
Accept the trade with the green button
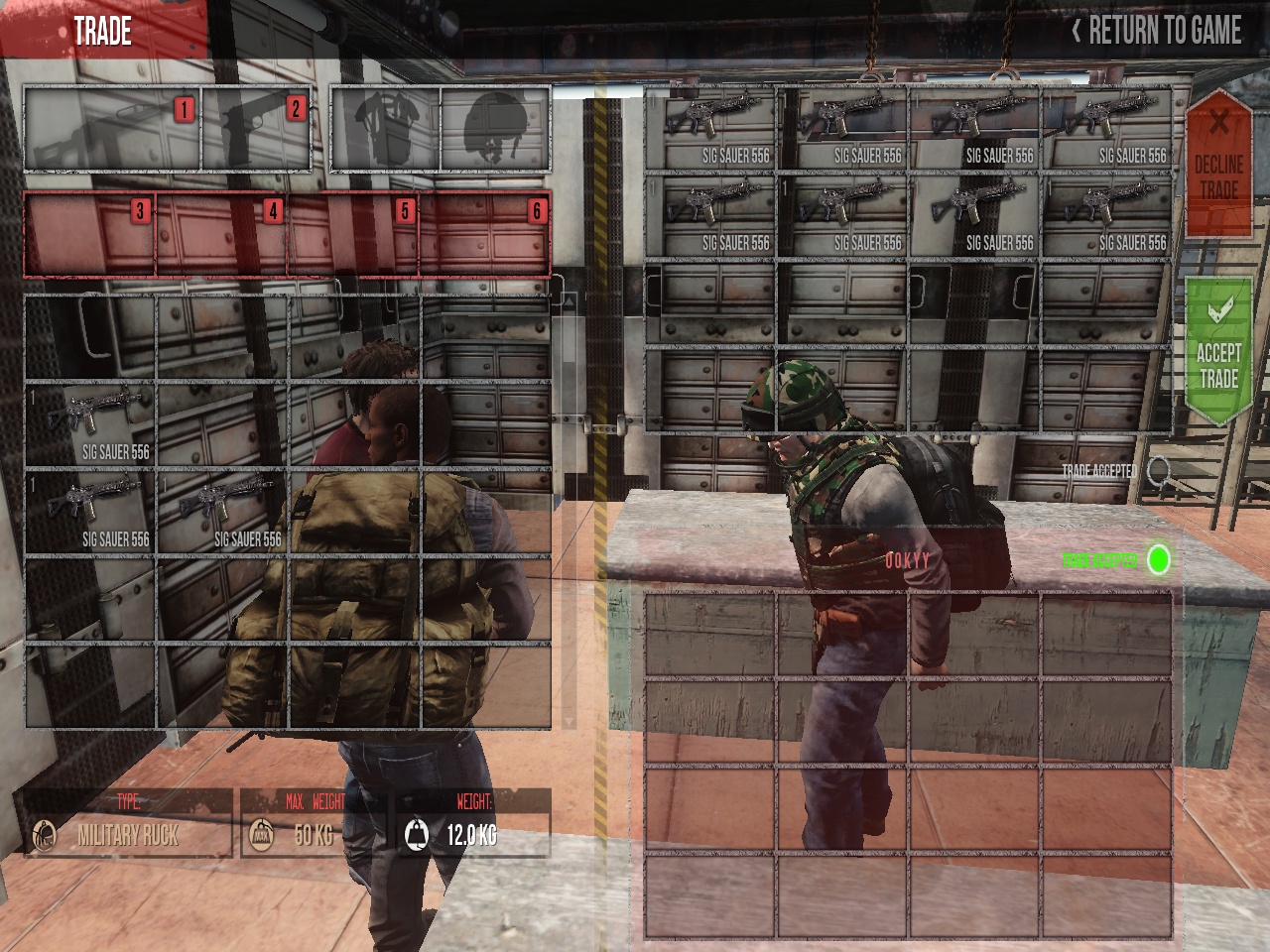point(1218,352)
